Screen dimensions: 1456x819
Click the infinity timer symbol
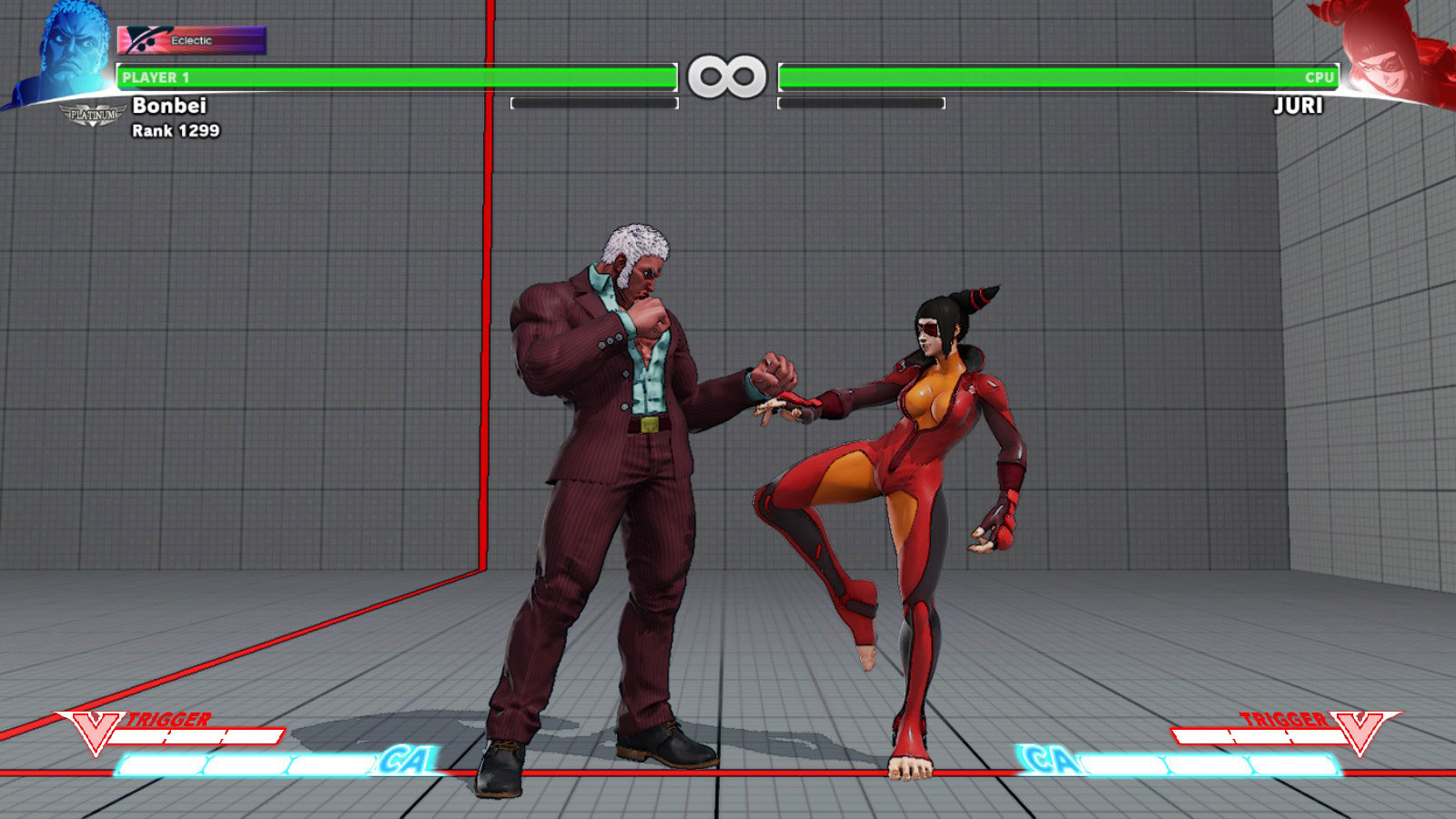[726, 76]
